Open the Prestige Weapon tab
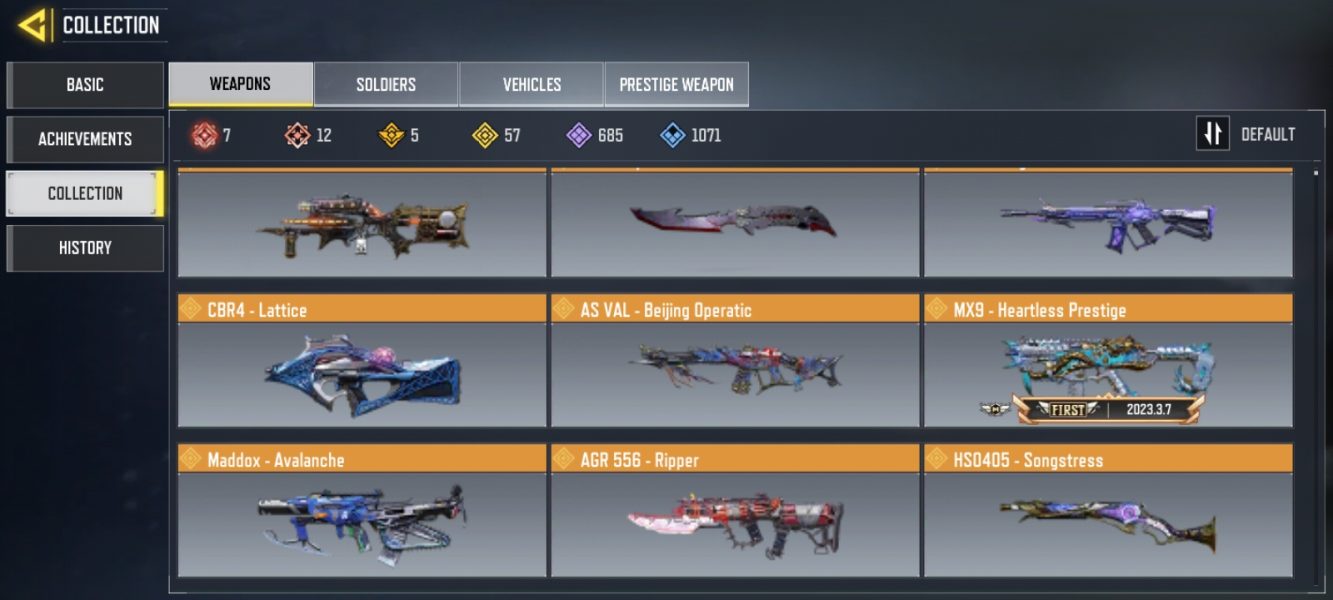This screenshot has width=1333, height=600. pyautogui.click(x=676, y=84)
